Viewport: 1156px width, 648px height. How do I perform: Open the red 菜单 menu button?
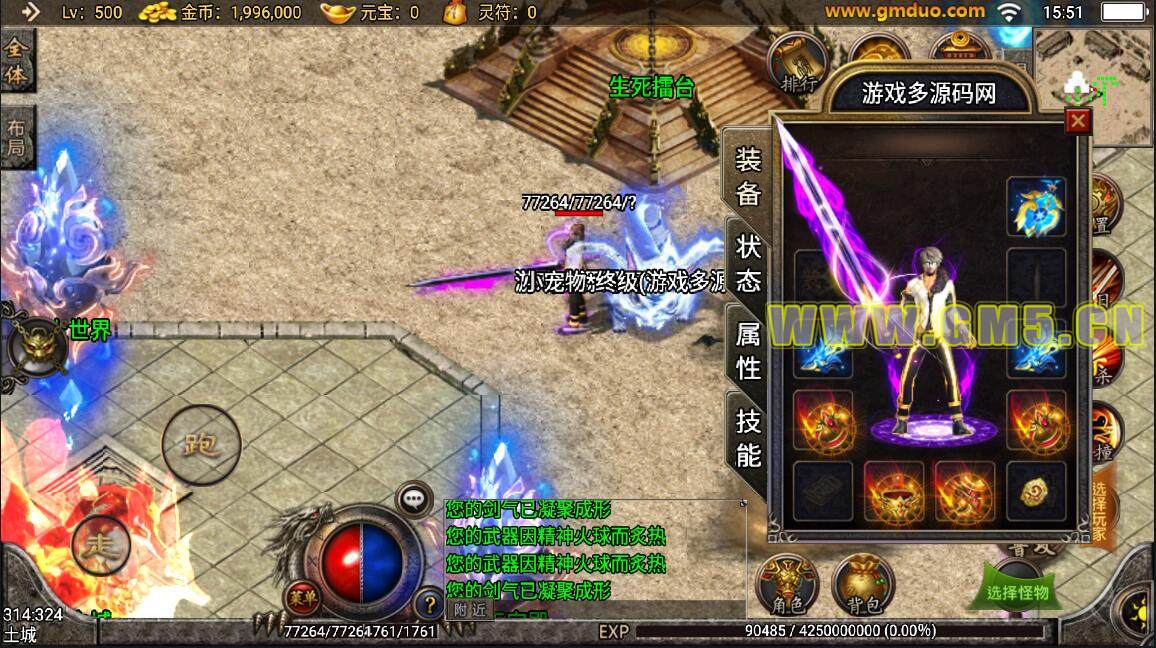click(301, 597)
